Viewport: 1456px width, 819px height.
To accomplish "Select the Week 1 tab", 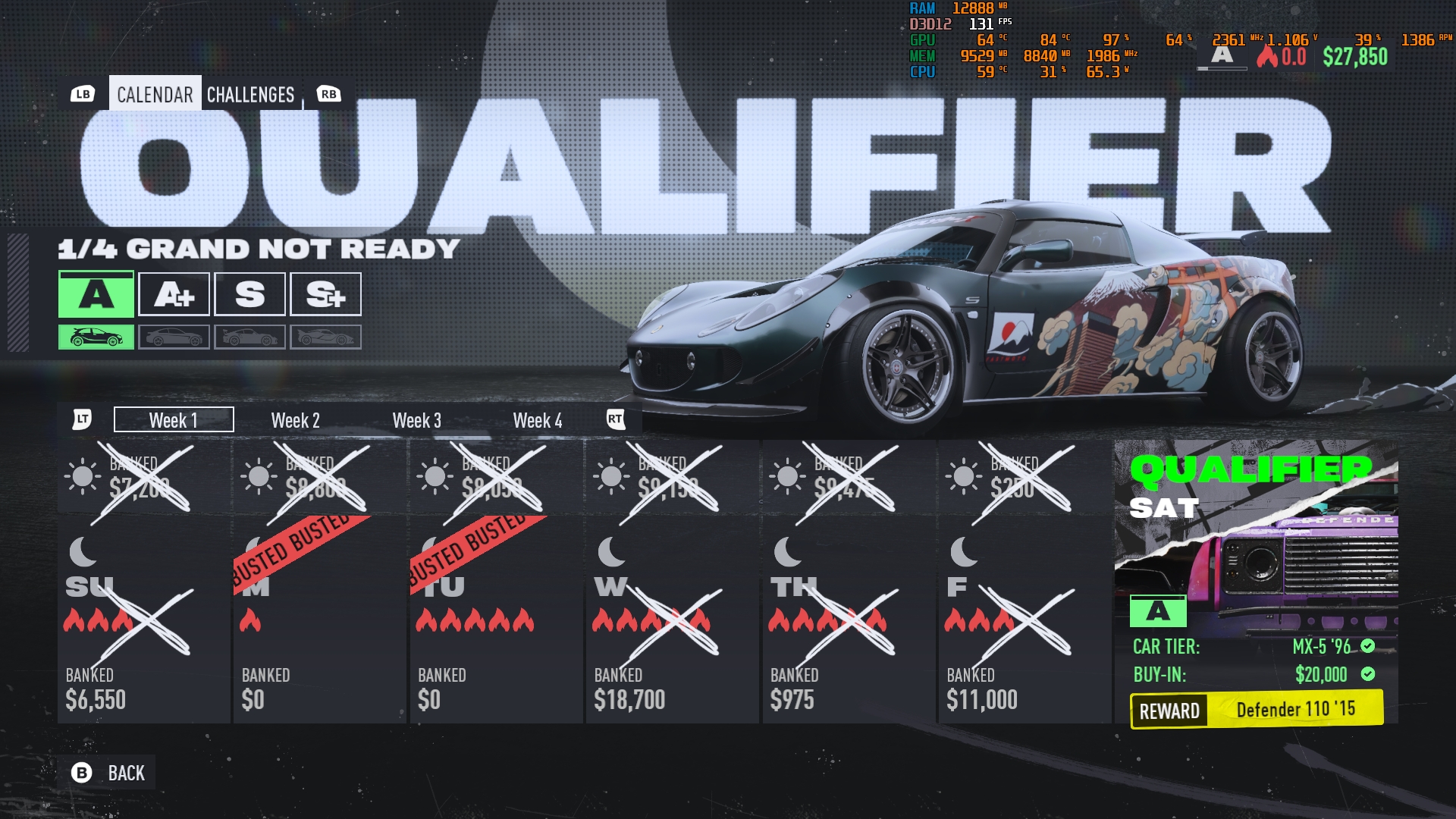I will coord(174,420).
